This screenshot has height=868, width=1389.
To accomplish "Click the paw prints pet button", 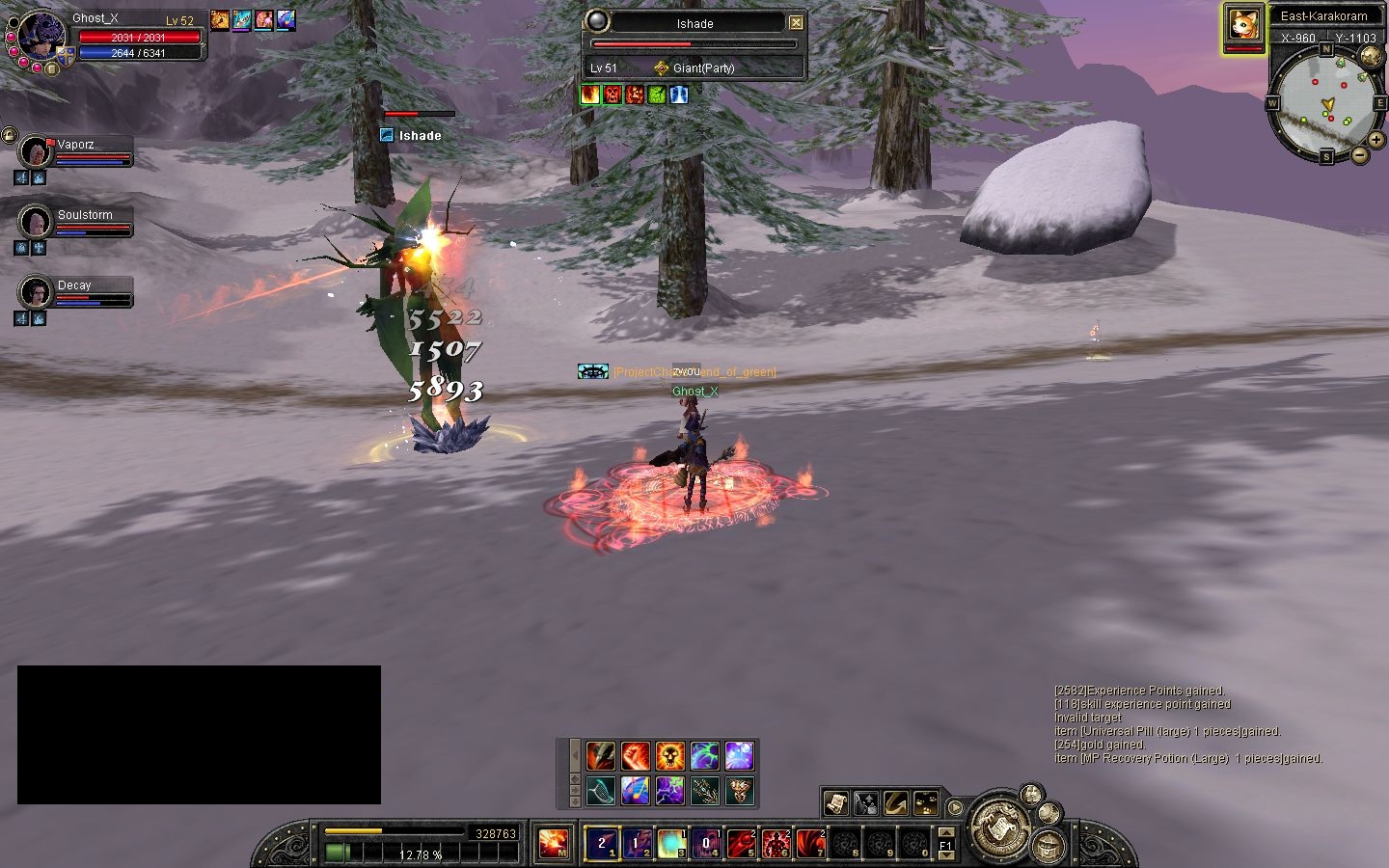I will [925, 802].
